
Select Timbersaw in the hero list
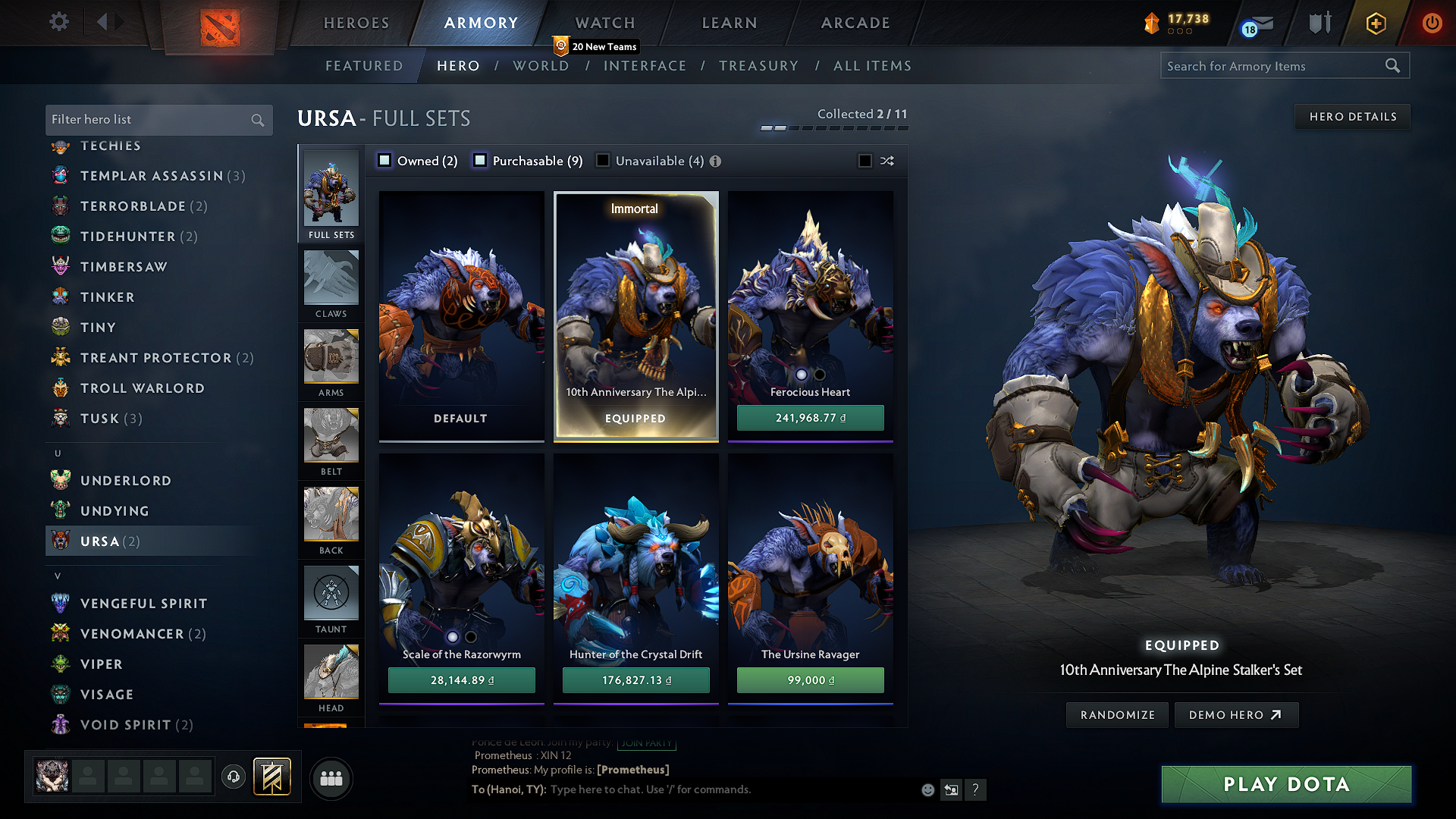(x=123, y=266)
